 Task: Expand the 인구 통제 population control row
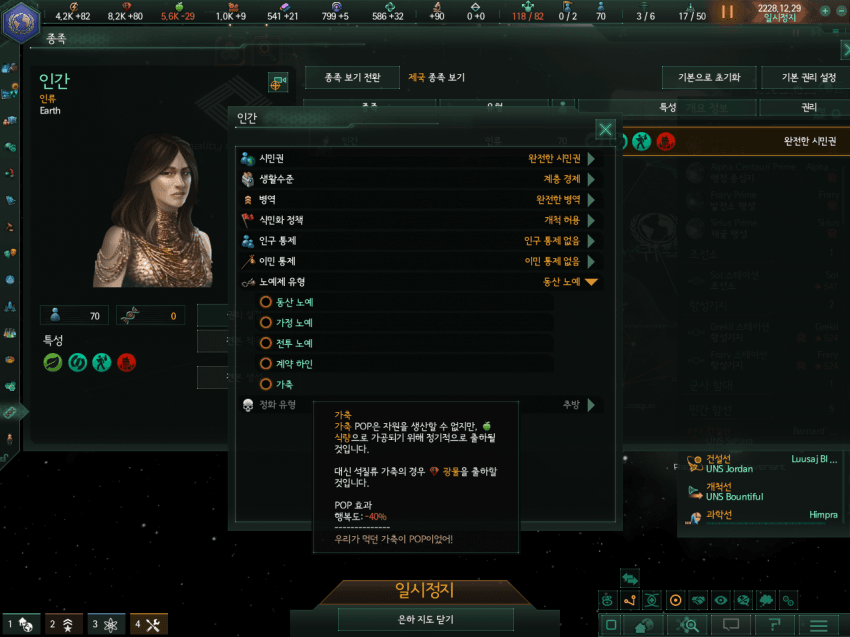coord(591,241)
